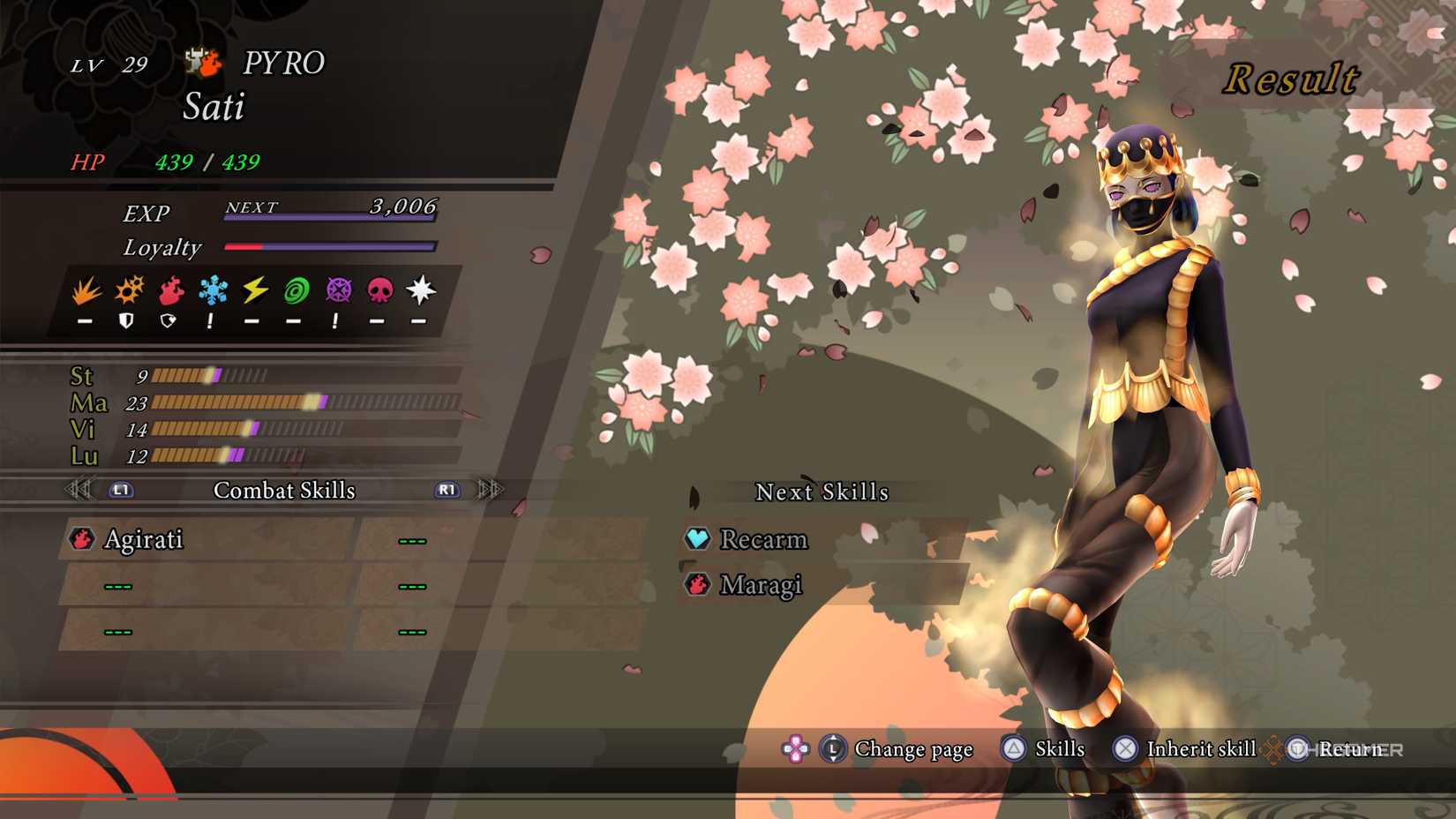The width and height of the screenshot is (1456, 819).
Task: Select the heart icon beside Recarm
Action: coord(697,539)
